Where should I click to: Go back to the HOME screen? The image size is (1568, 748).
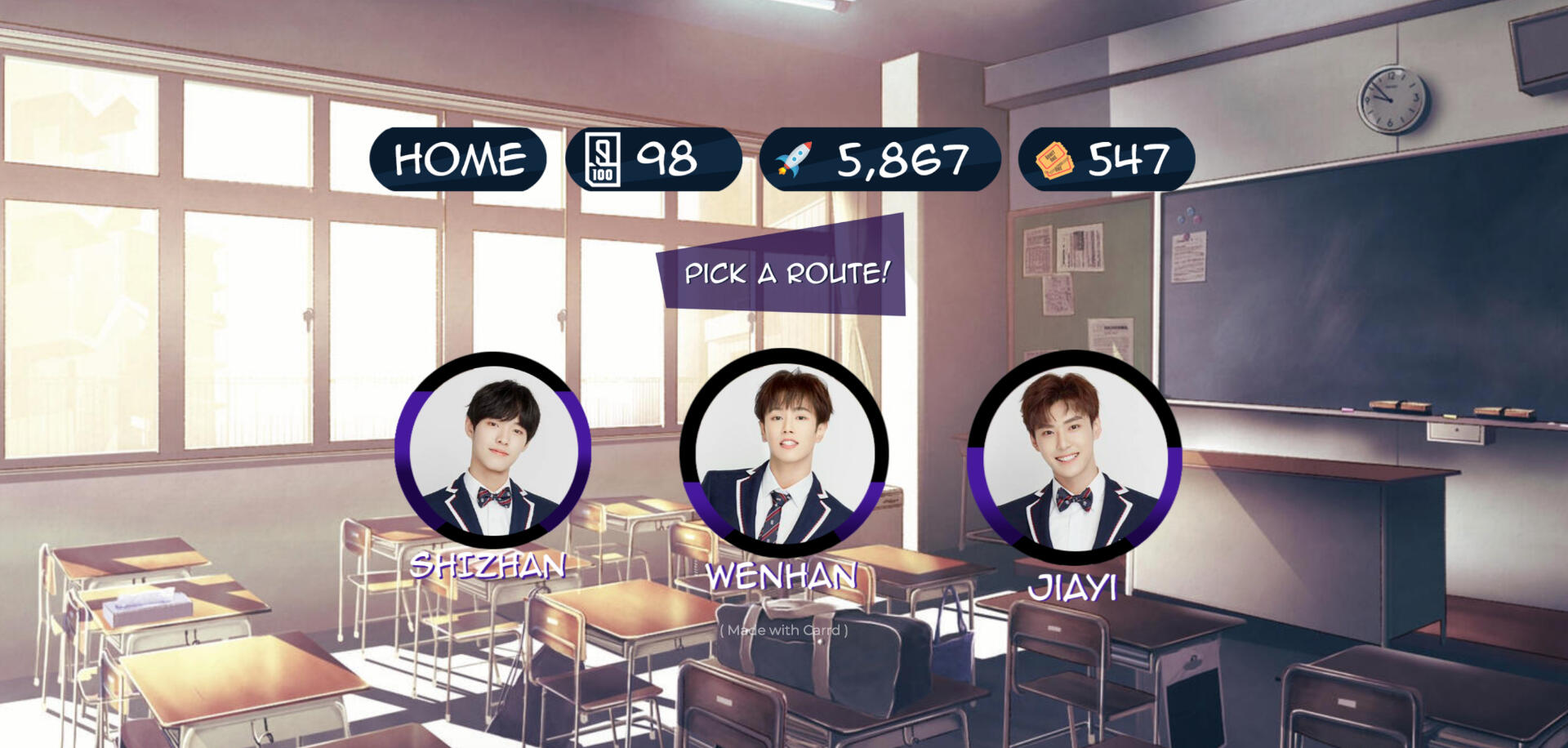click(x=458, y=159)
